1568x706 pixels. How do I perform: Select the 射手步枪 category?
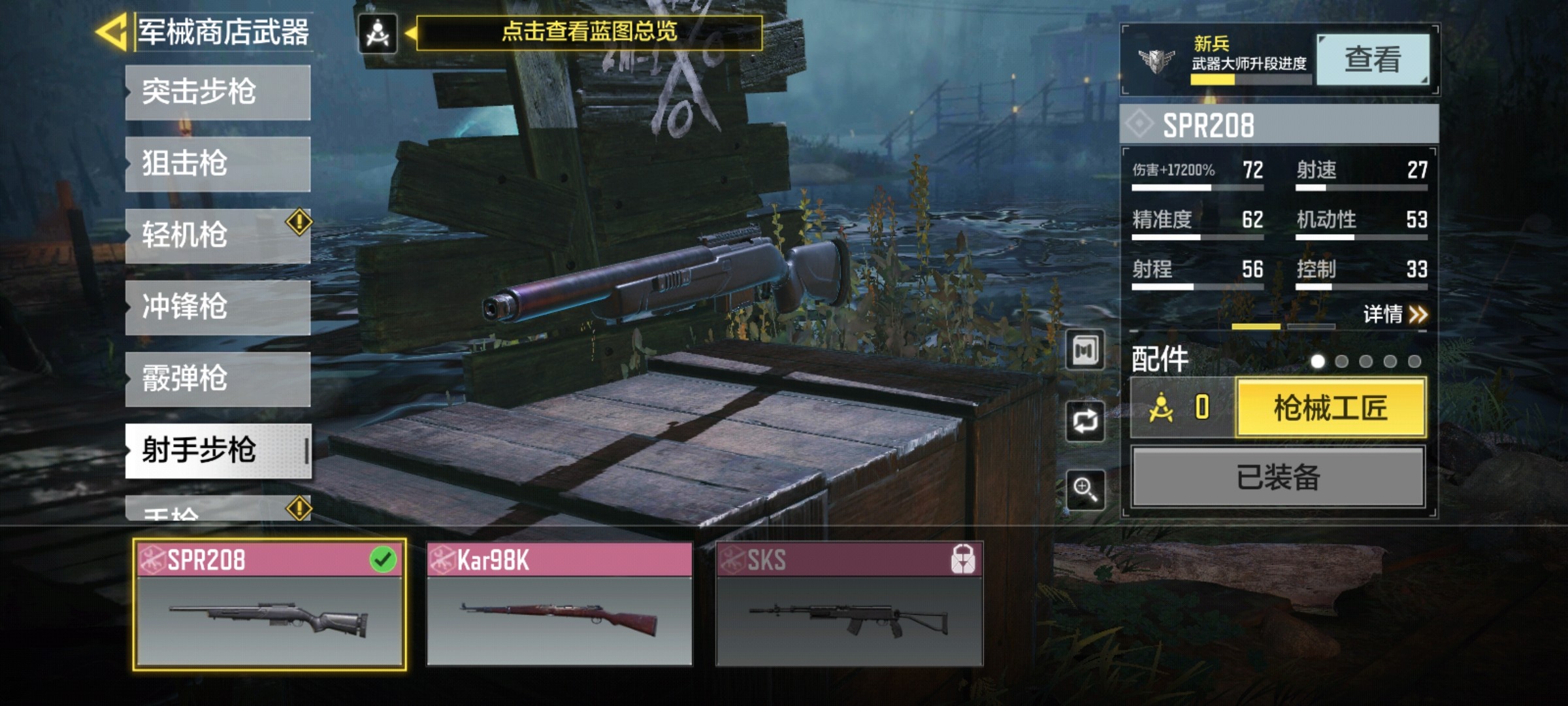[x=218, y=450]
